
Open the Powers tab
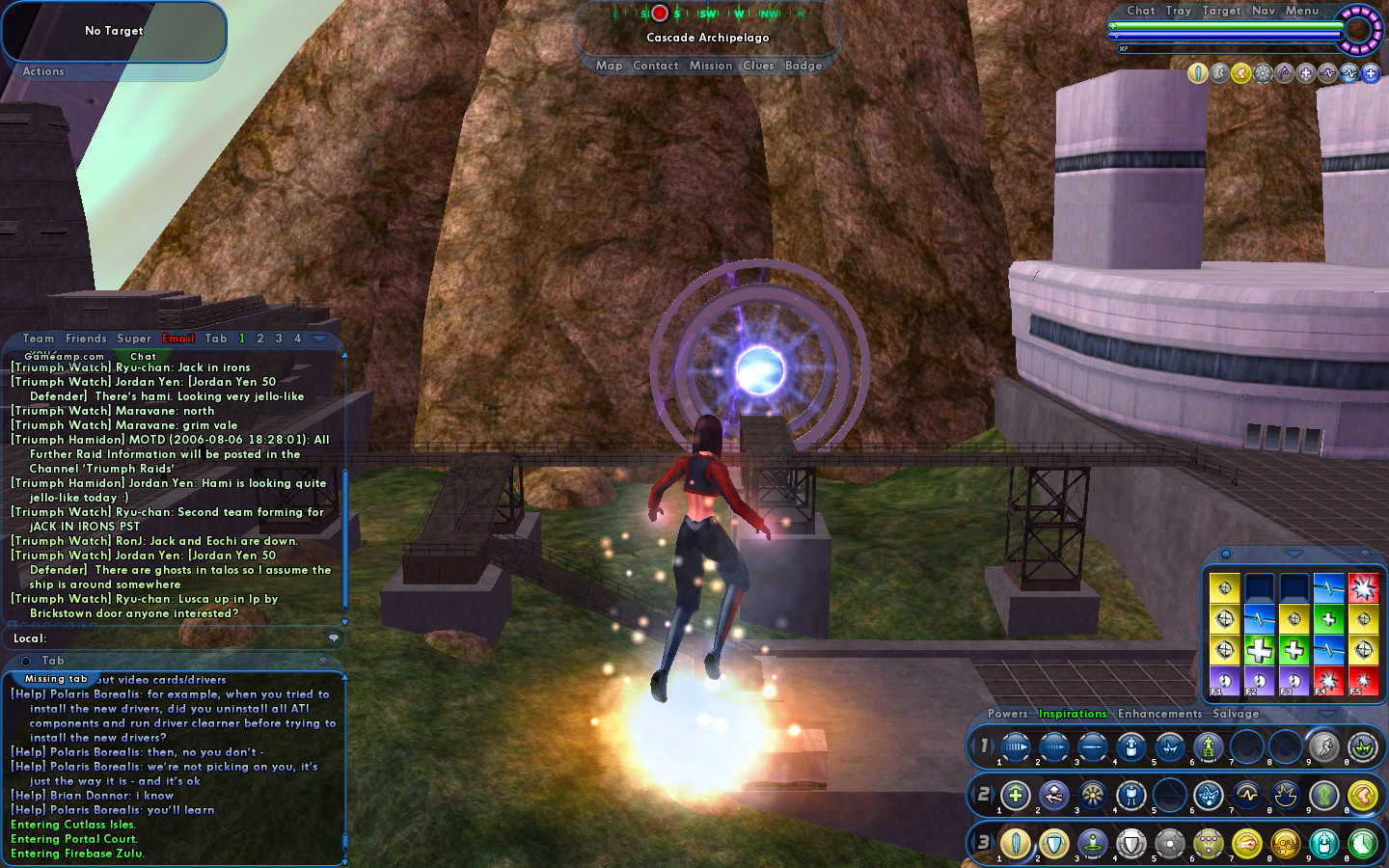pyautogui.click(x=1007, y=714)
